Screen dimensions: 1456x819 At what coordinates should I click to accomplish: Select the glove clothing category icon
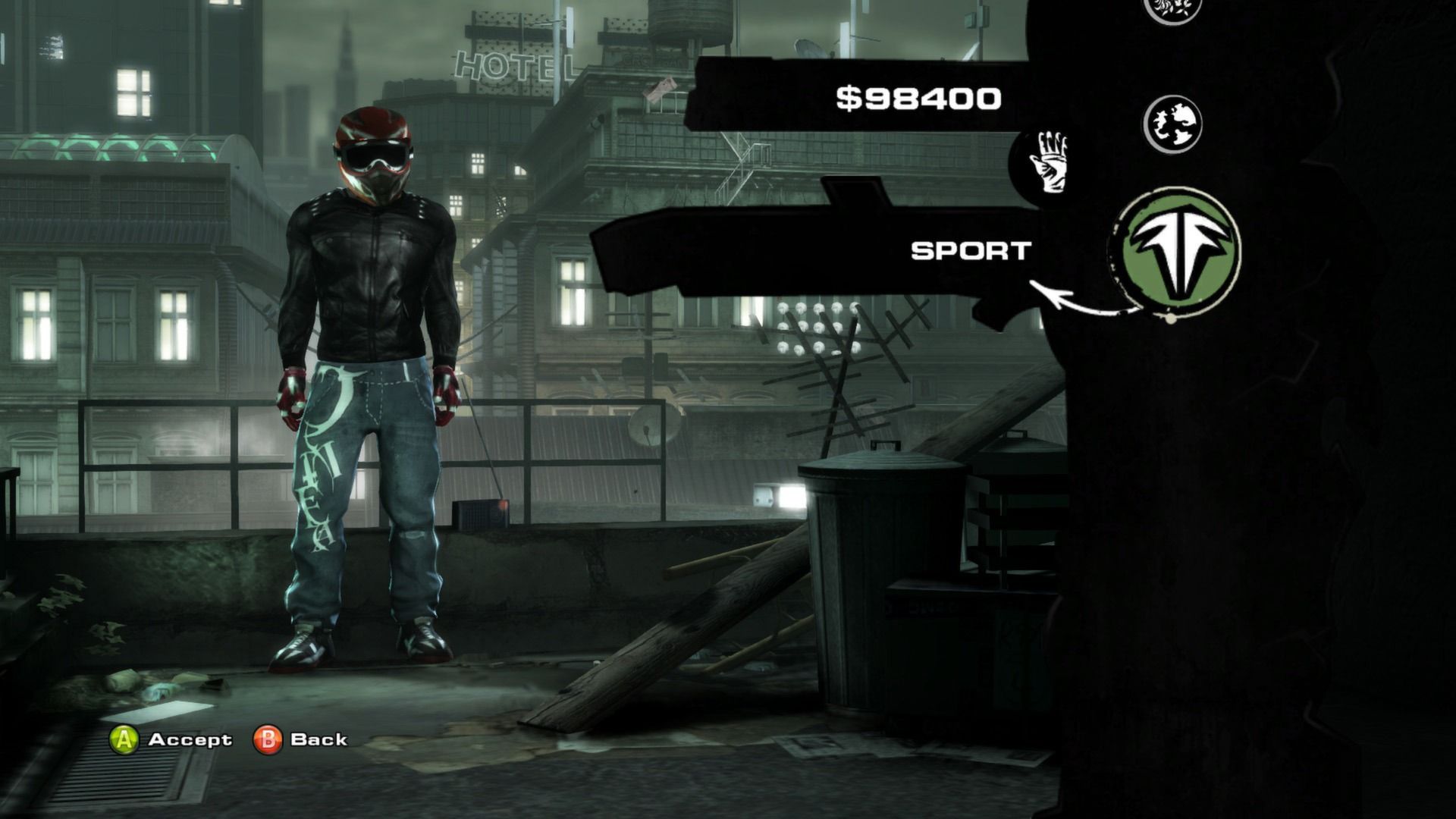point(1050,163)
